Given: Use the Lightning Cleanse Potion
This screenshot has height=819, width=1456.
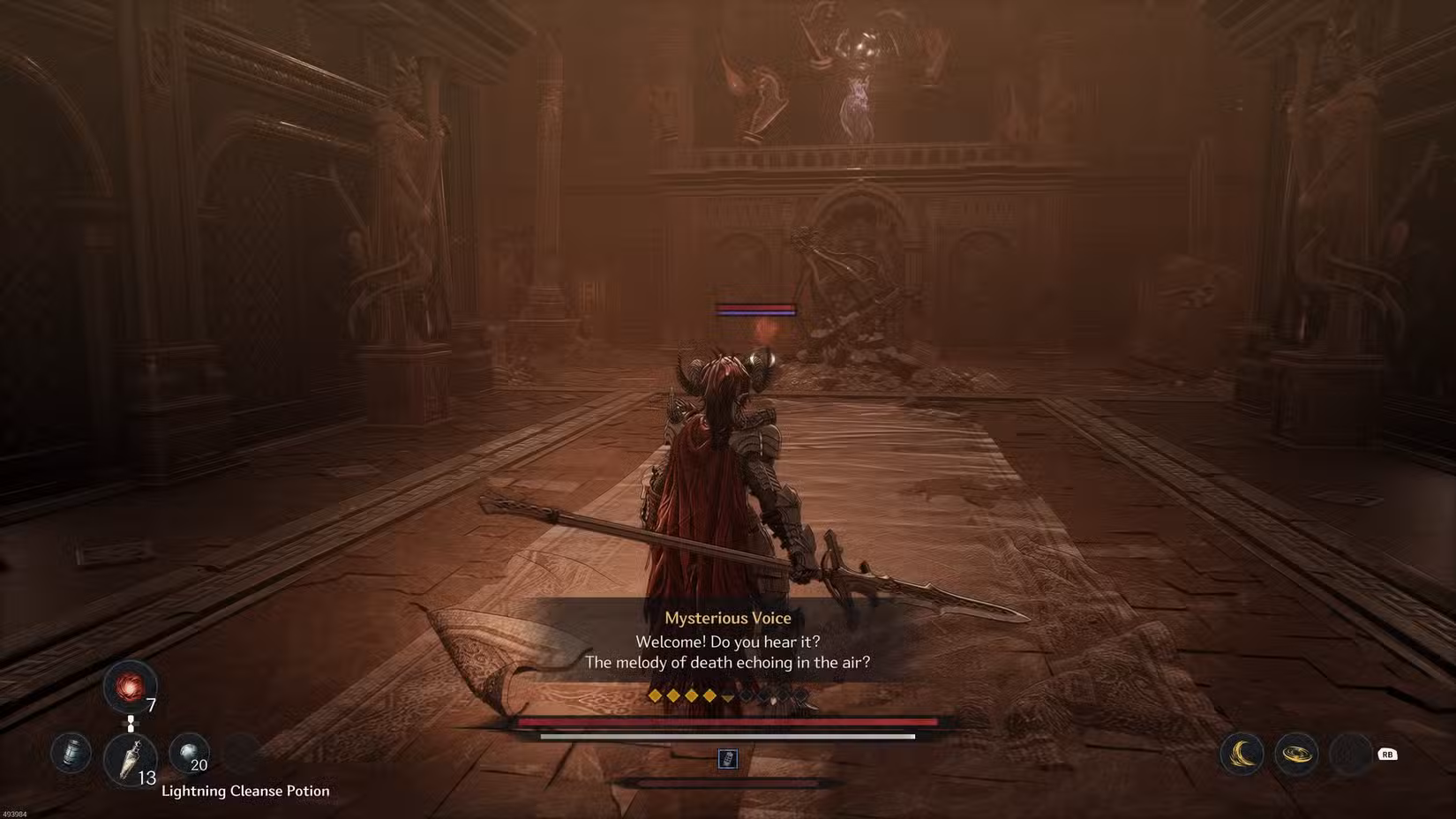Looking at the screenshot, I should [130, 758].
